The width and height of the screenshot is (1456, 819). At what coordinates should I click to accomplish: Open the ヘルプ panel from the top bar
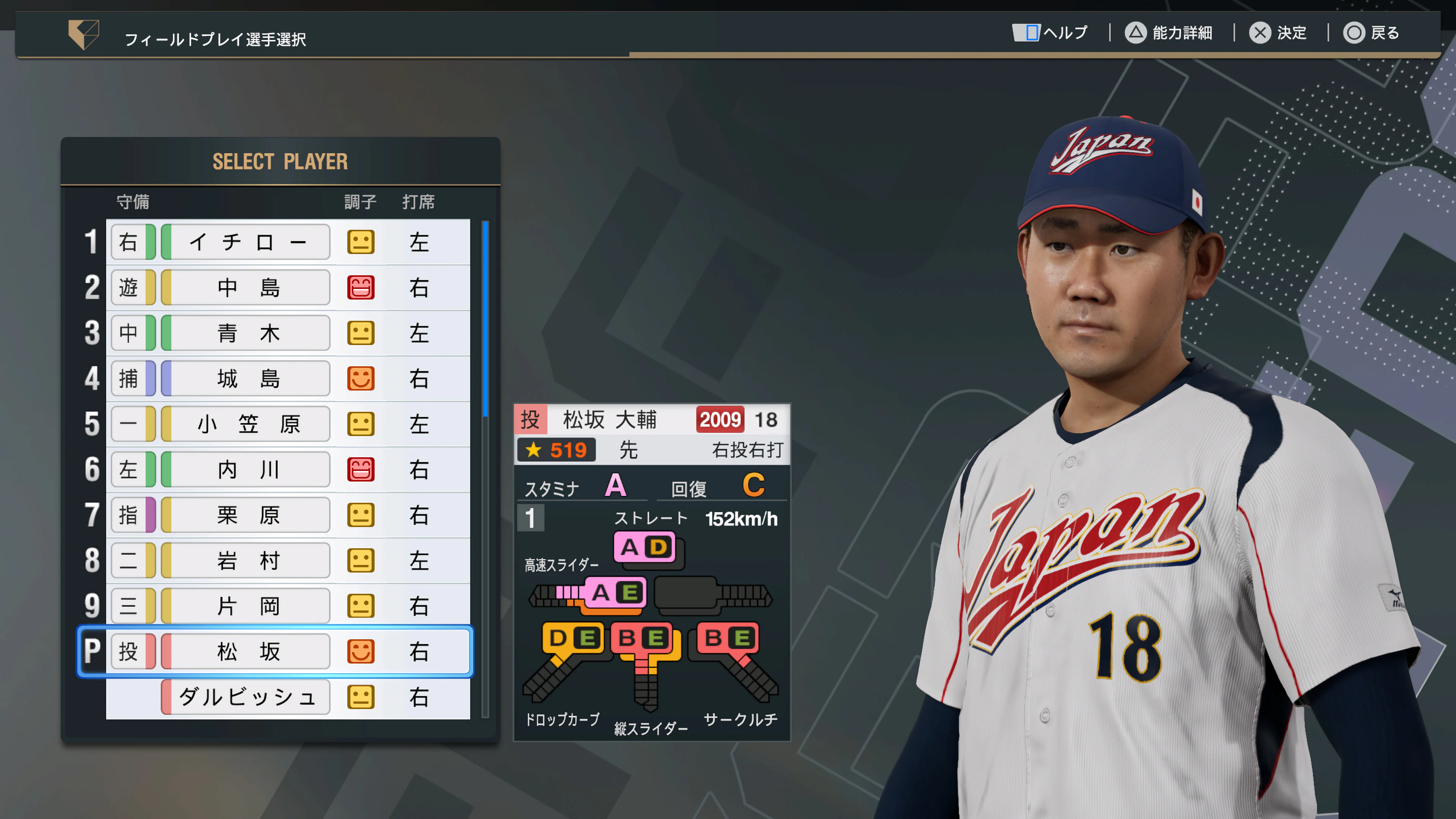pos(1048,33)
